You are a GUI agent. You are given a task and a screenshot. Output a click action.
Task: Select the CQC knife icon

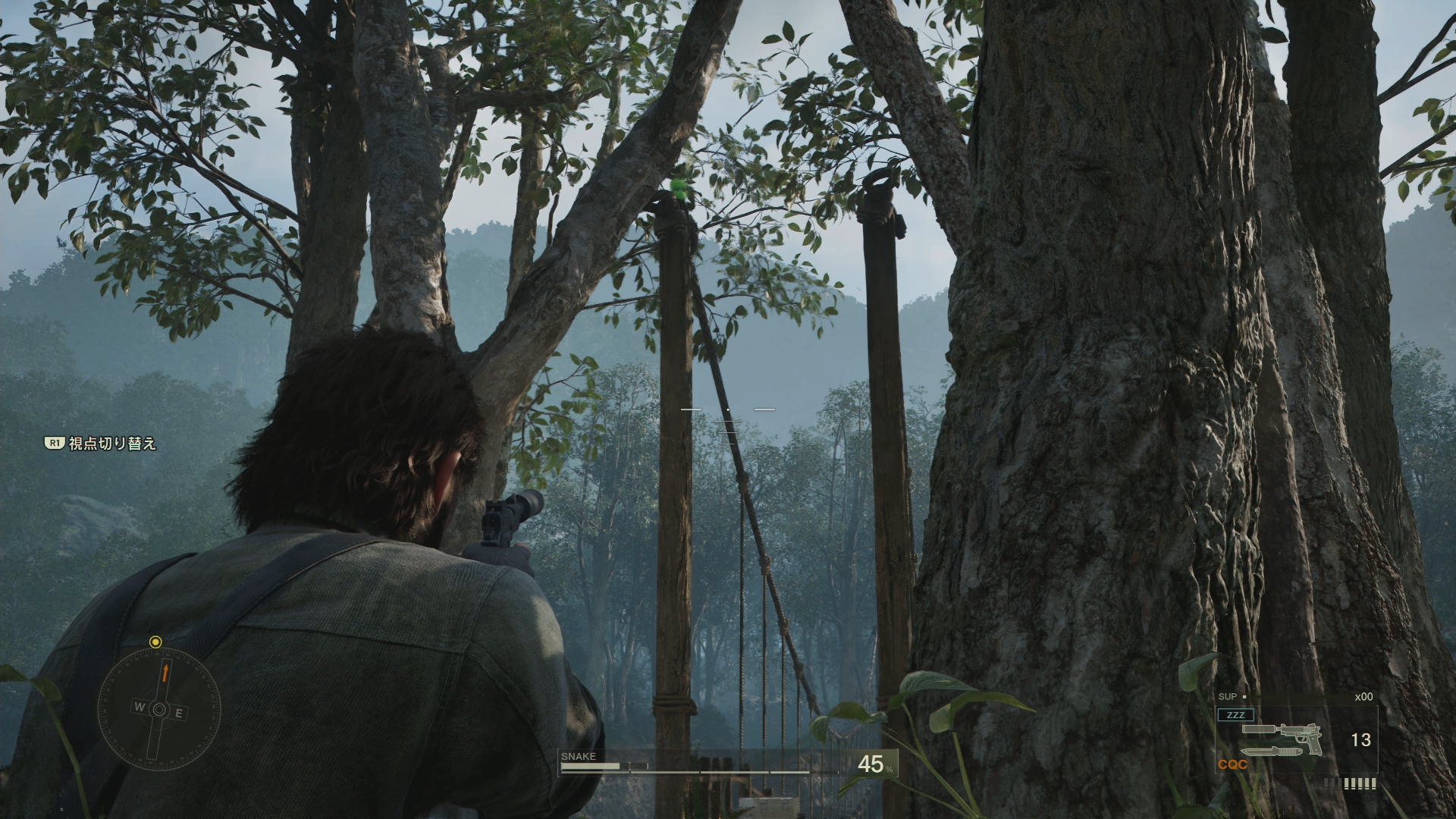click(x=1272, y=752)
